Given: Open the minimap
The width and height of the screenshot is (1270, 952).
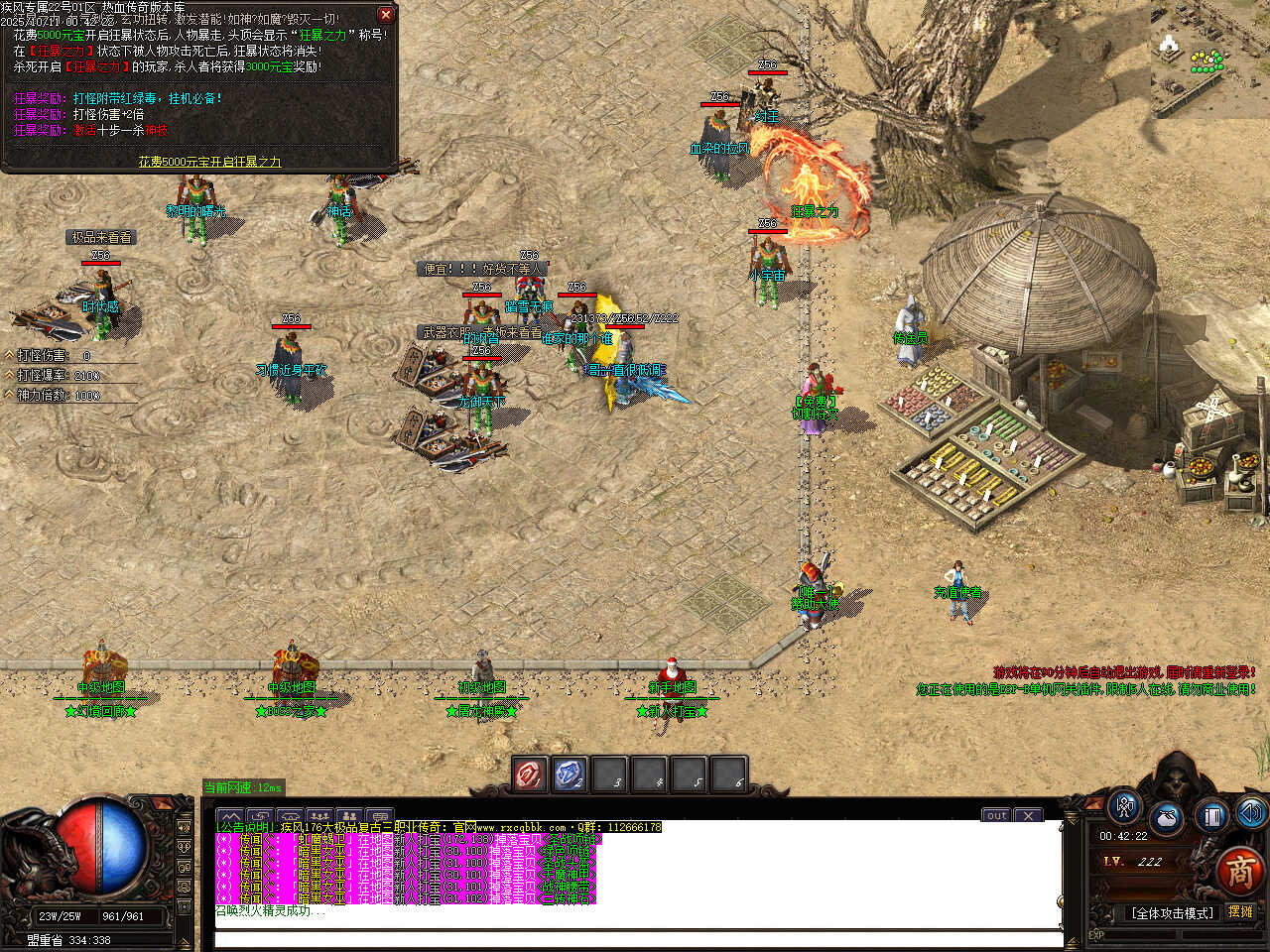Looking at the screenshot, I should [x=1209, y=58].
